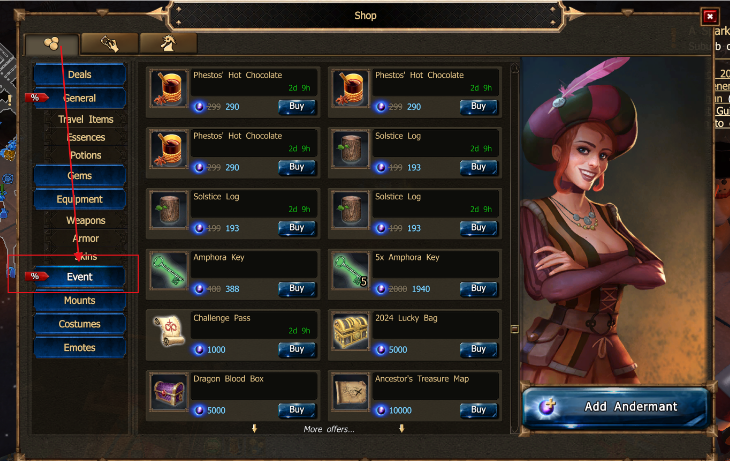Open the Costumes category
Screen dimensions: 732x461
(x=79, y=325)
